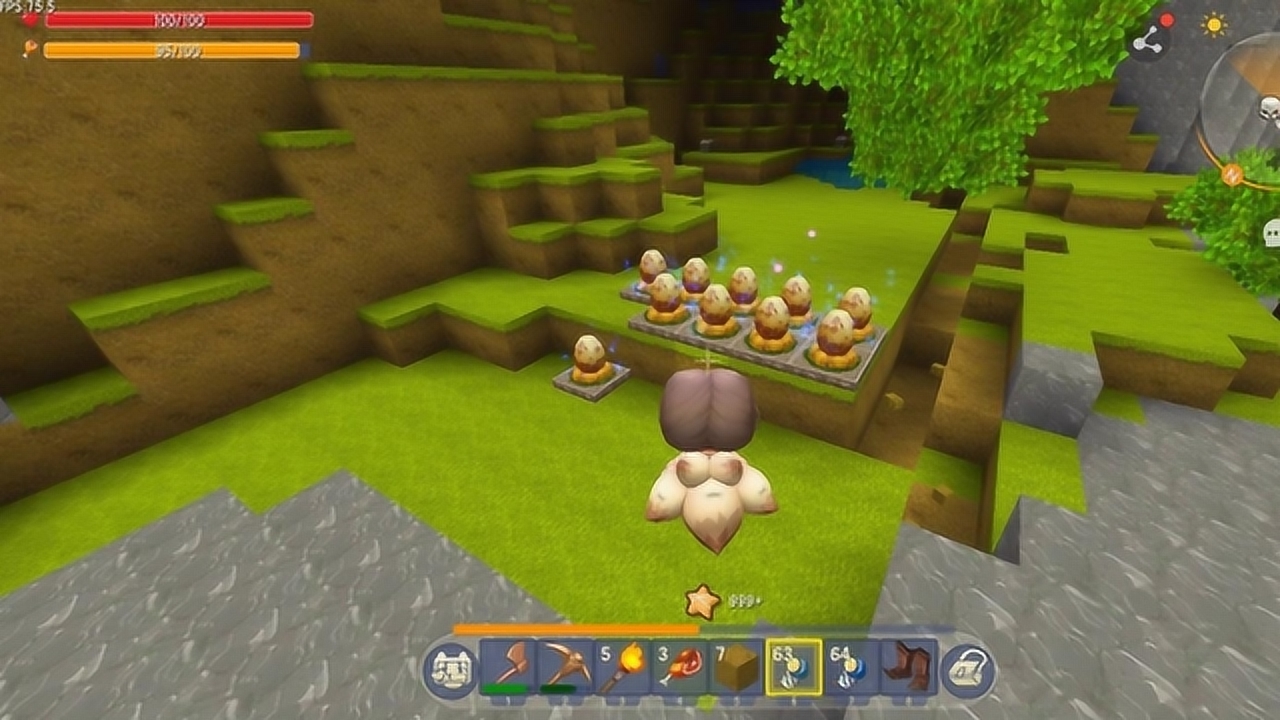The width and height of the screenshot is (1280, 720).
Task: Select the brown block stack of 7
Action: click(x=737, y=667)
